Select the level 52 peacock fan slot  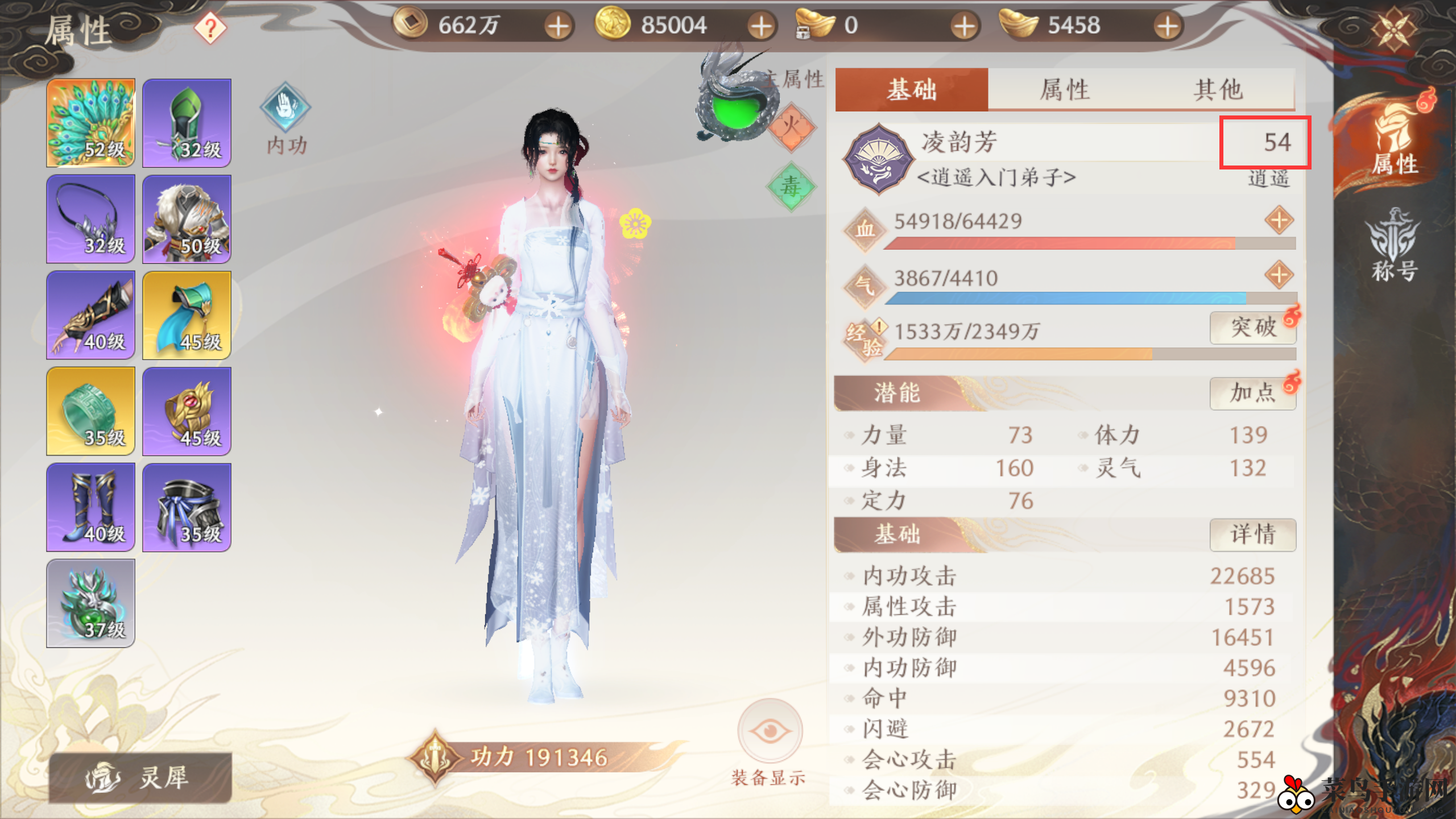[91, 123]
